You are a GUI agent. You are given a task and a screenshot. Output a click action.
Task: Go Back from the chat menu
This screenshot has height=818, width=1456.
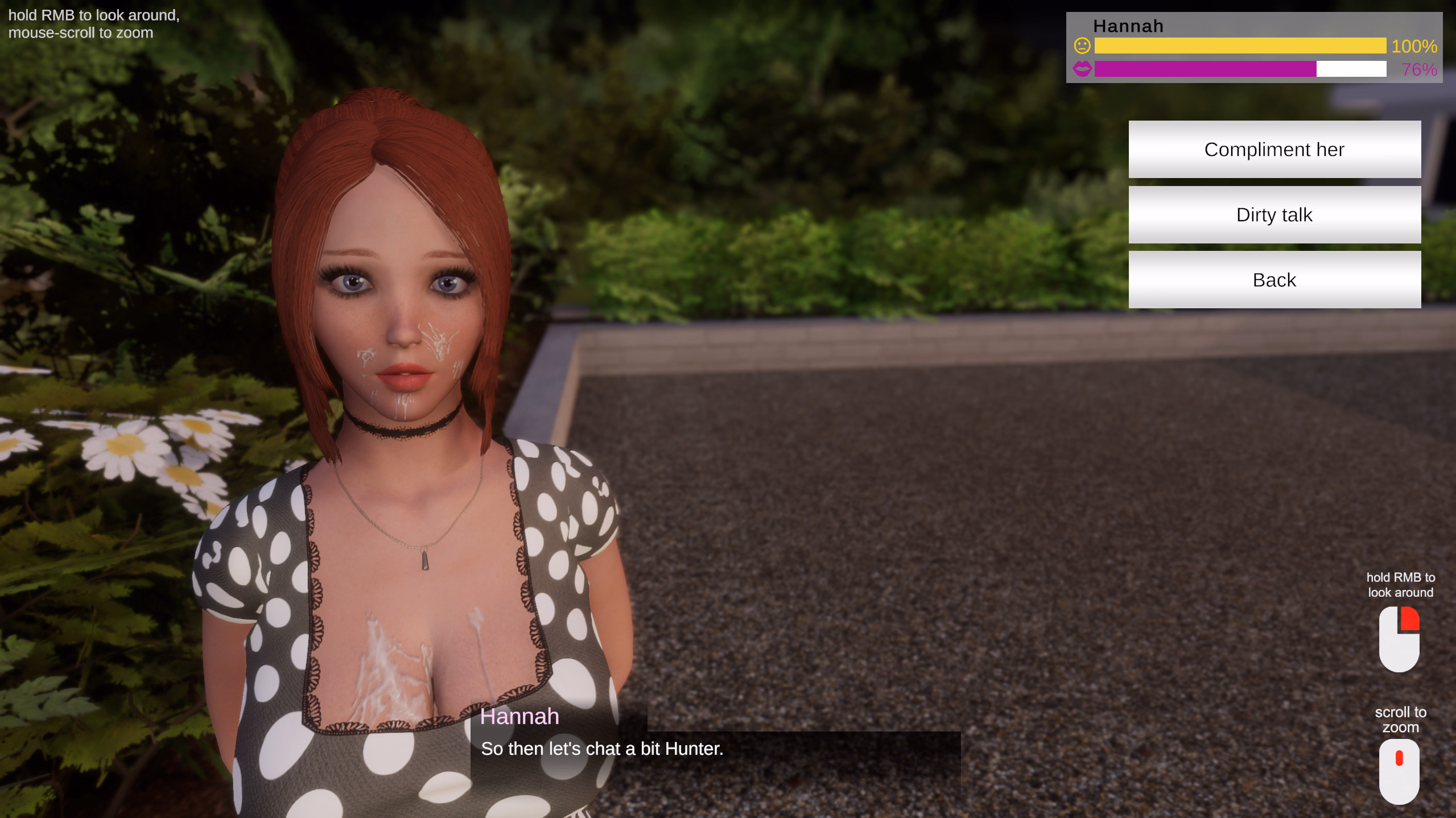pos(1274,280)
